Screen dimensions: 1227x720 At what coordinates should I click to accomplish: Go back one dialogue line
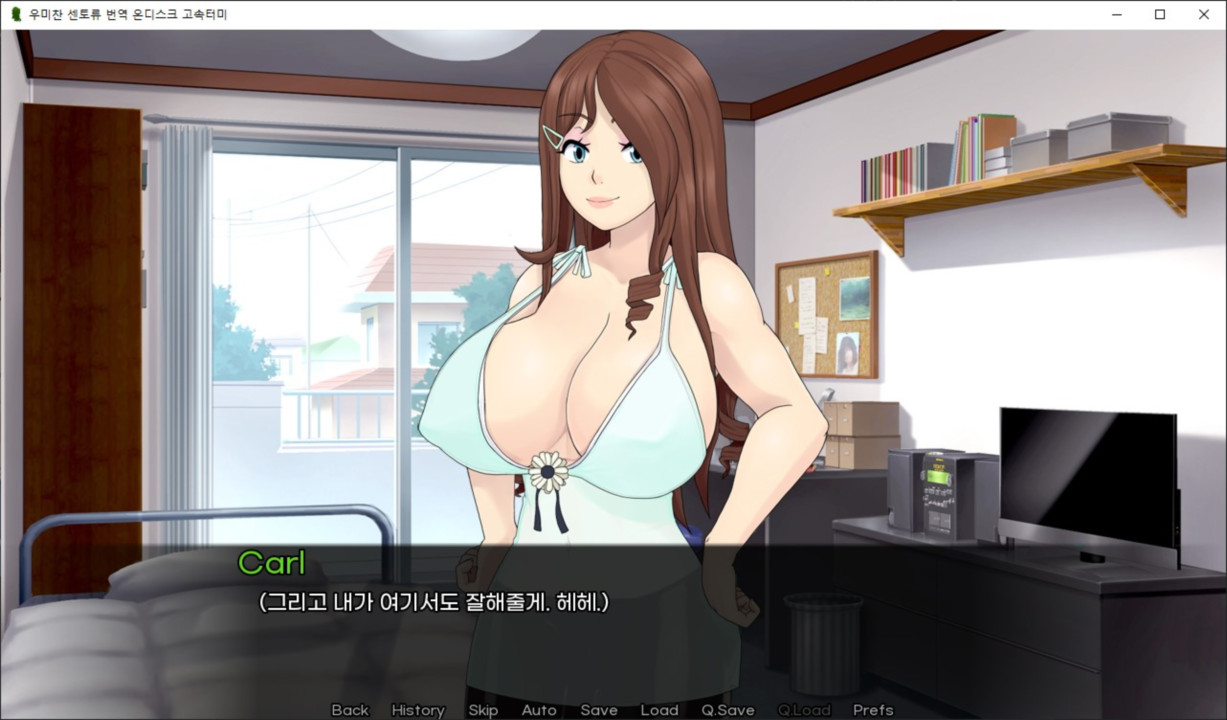[350, 710]
